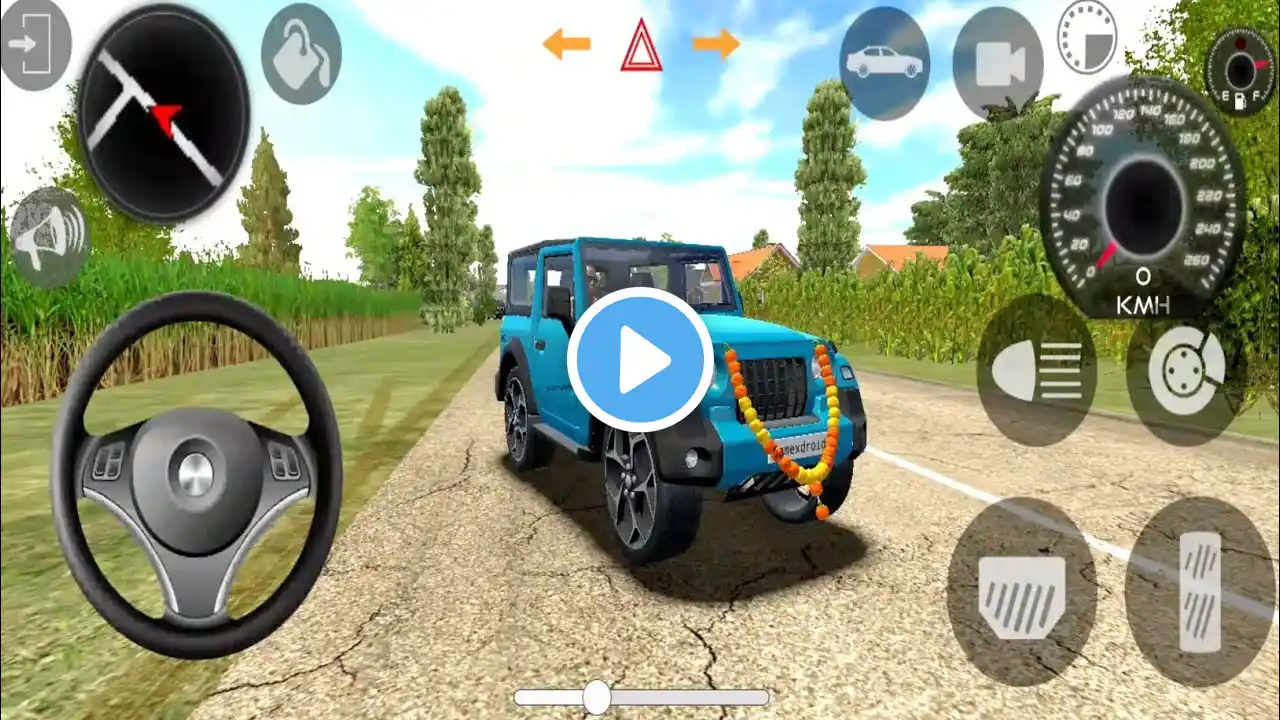Tap the accelerator gas pedal
The width and height of the screenshot is (1280, 720).
1200,590
